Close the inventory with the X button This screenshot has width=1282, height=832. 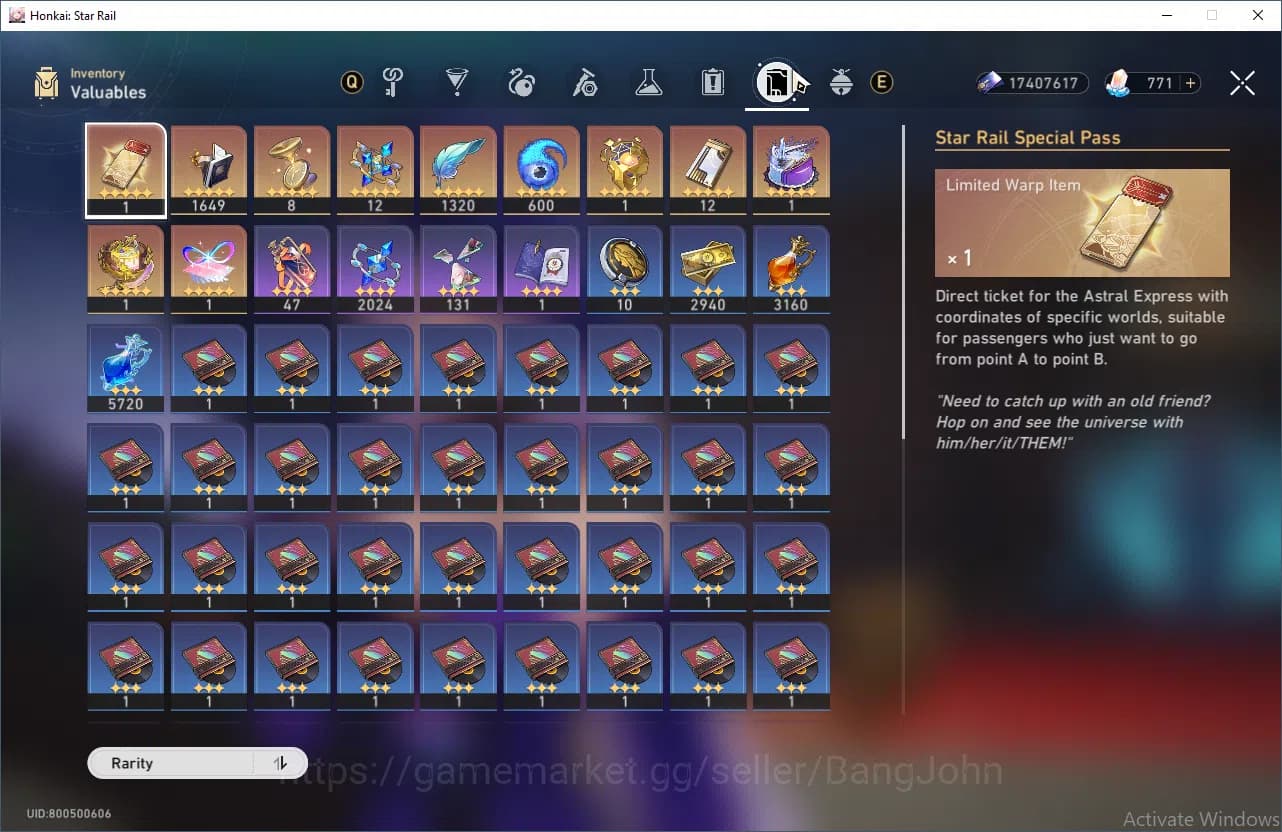click(x=1242, y=83)
